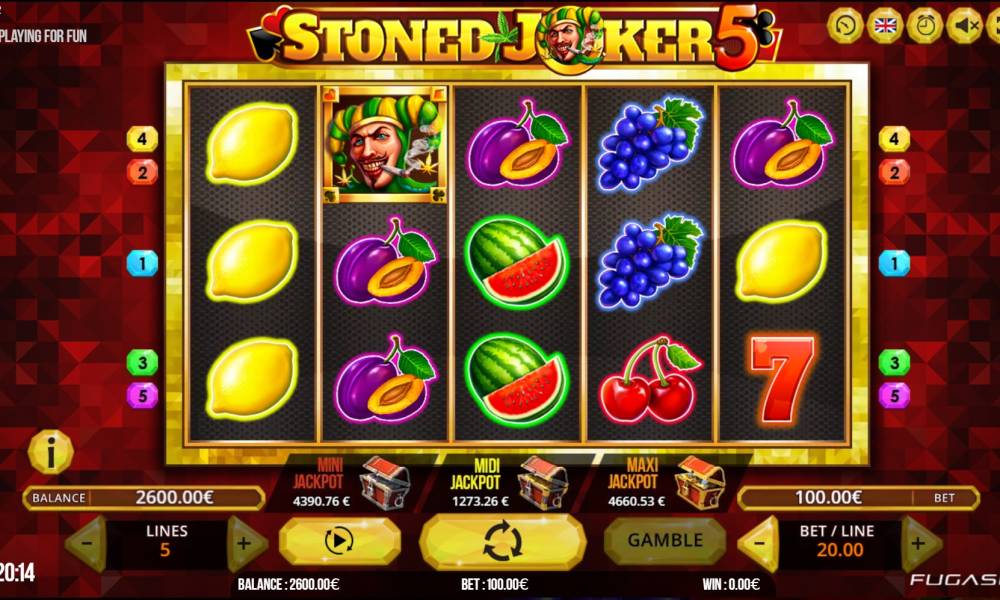Open the alarm clock settings icon
The width and height of the screenshot is (1000, 600).
click(x=925, y=25)
